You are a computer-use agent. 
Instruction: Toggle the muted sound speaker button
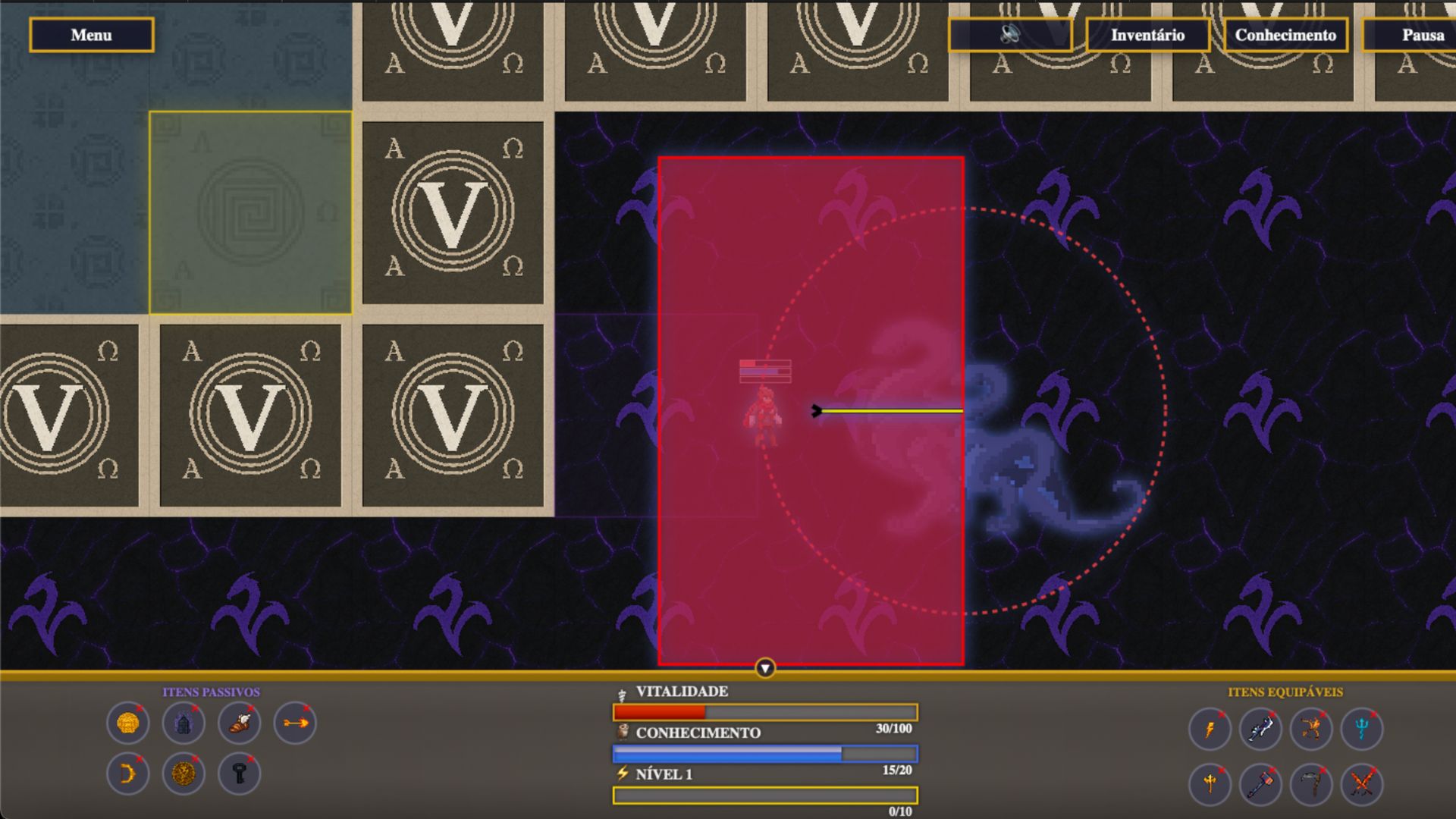point(1010,35)
